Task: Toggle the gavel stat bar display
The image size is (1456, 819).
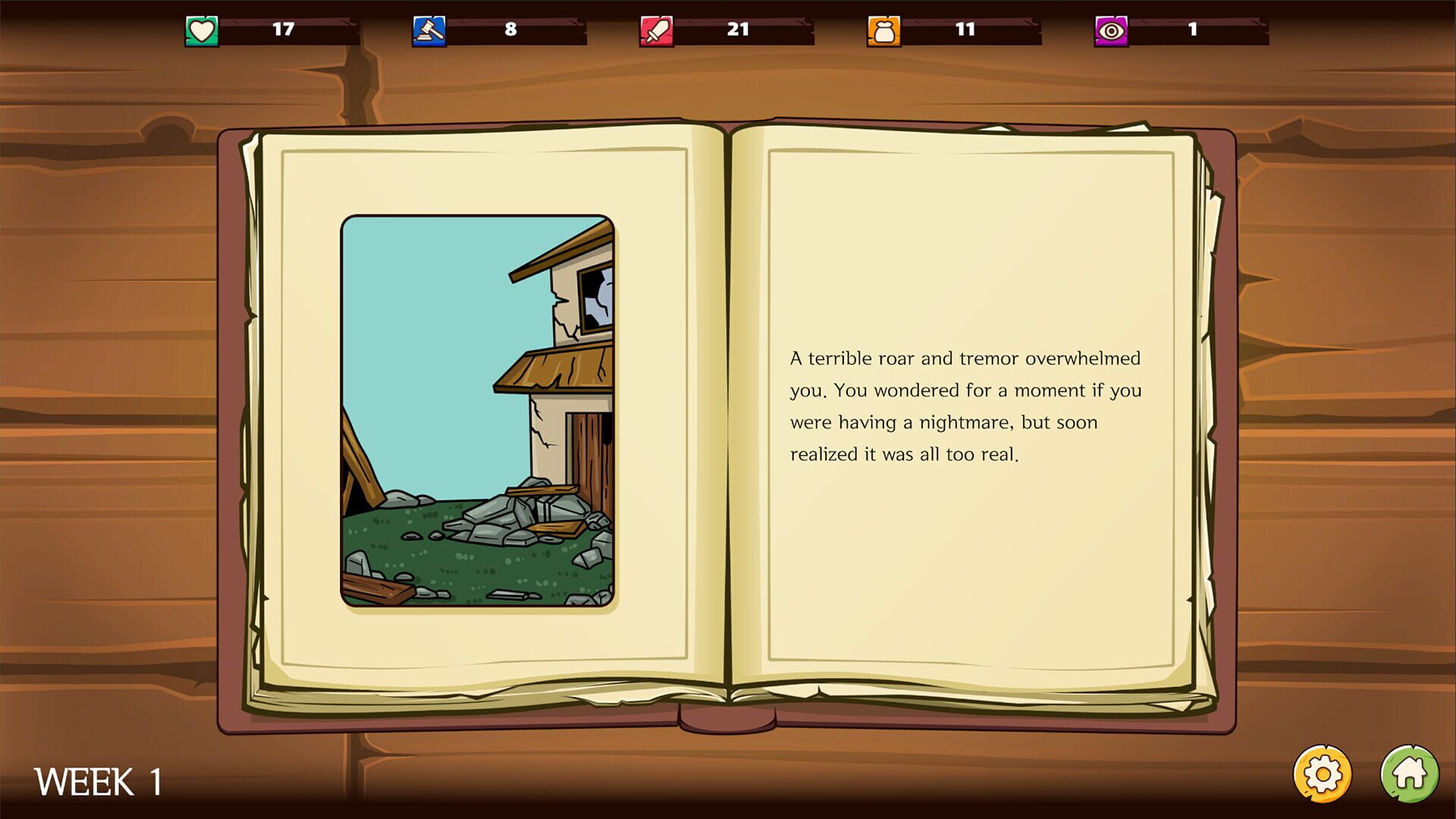Action: point(516,30)
